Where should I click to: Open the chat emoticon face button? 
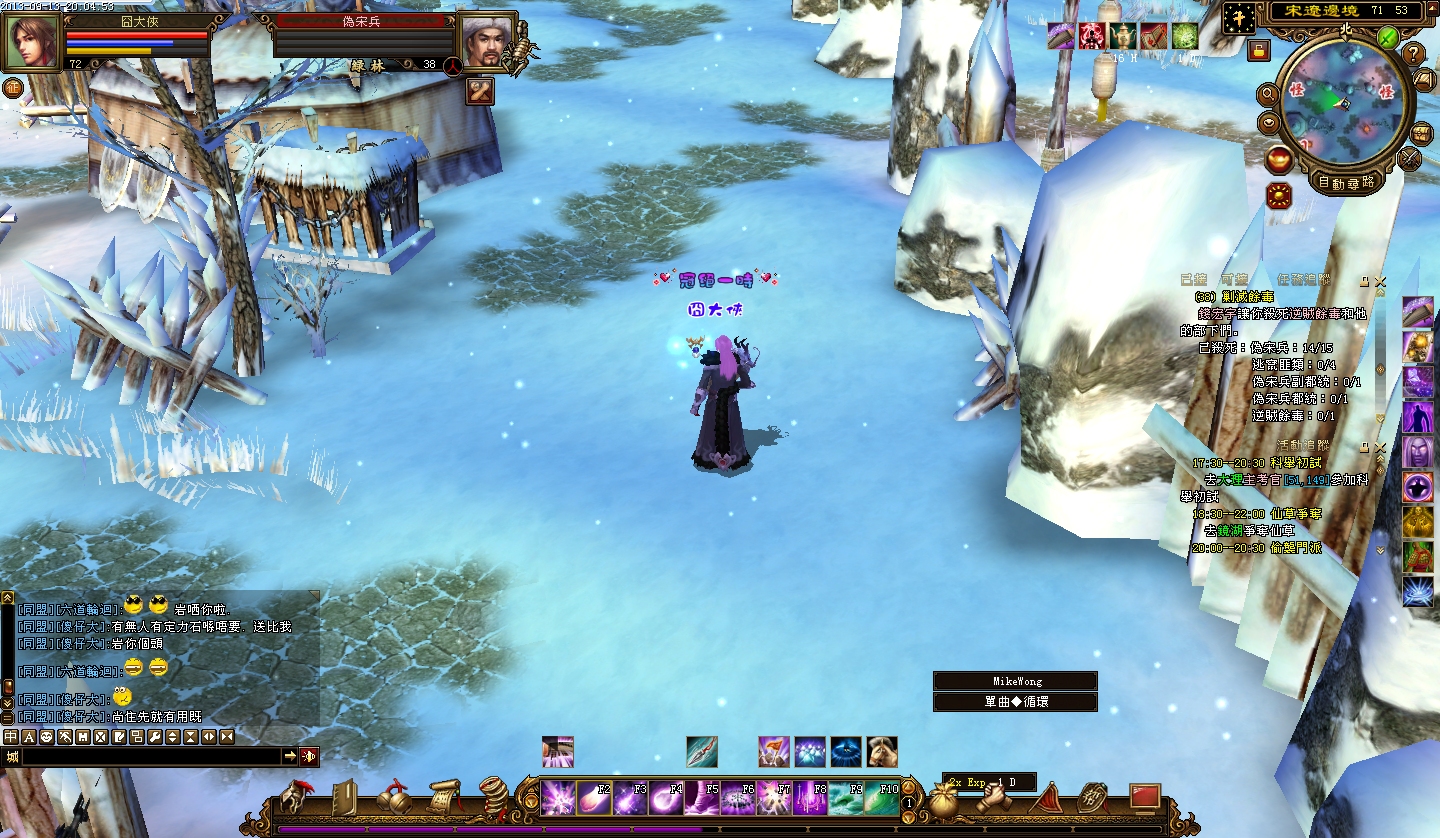[x=46, y=737]
